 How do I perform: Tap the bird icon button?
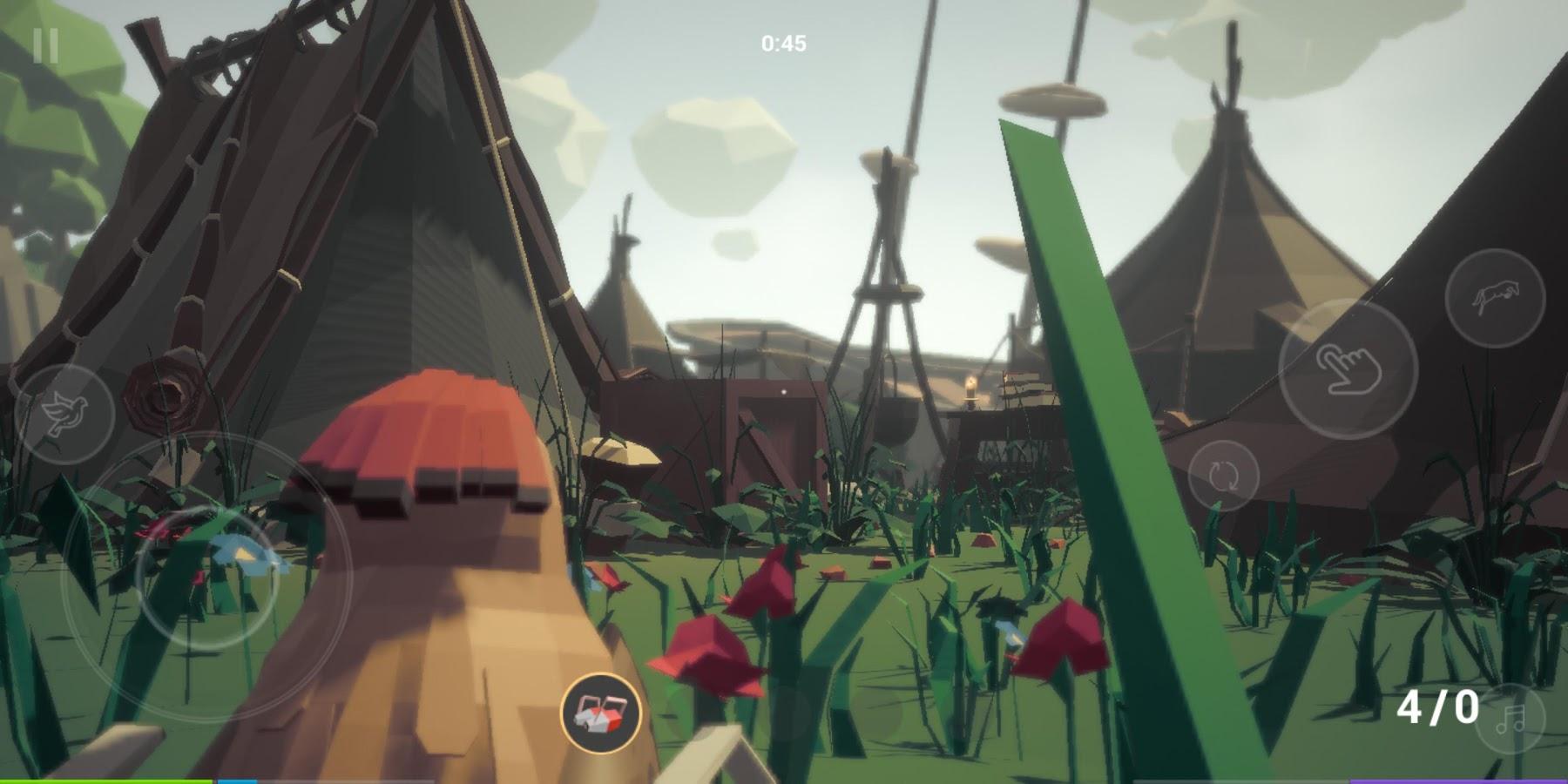click(64, 414)
